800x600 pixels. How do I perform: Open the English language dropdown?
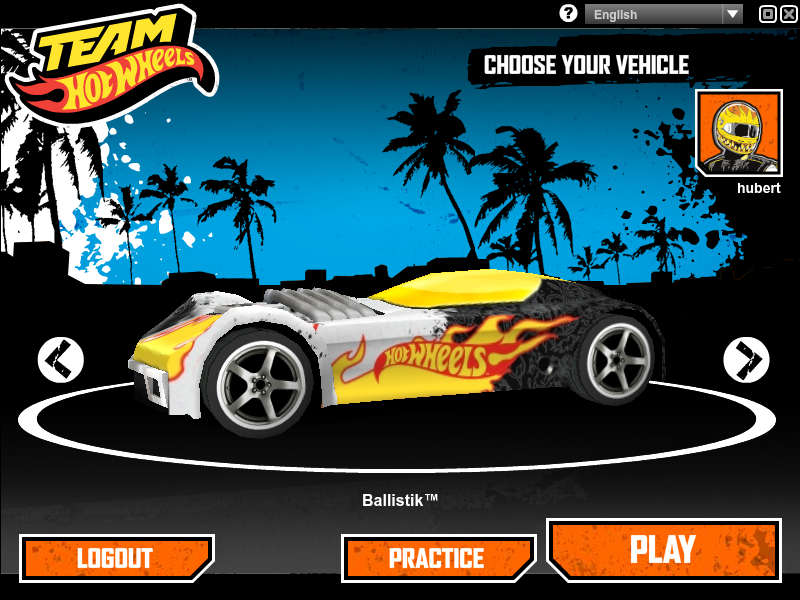[x=664, y=14]
